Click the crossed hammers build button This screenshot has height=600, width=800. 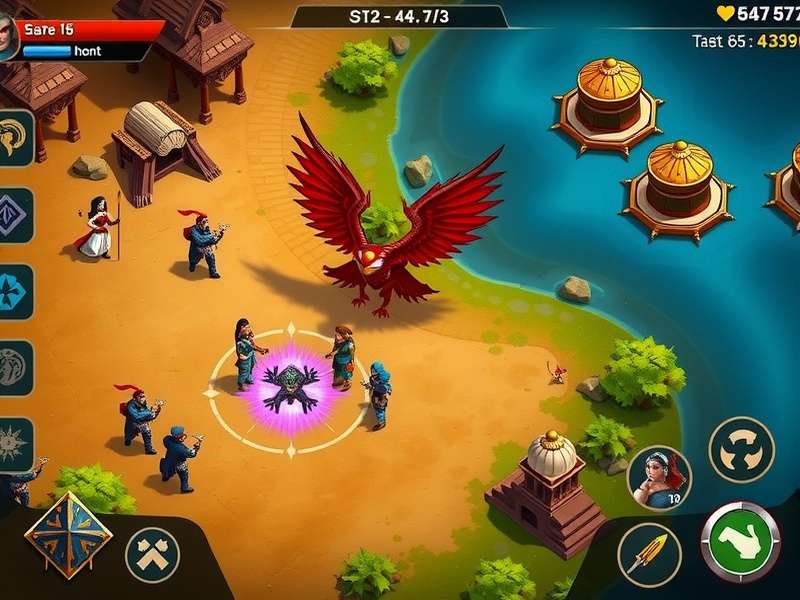pos(152,555)
